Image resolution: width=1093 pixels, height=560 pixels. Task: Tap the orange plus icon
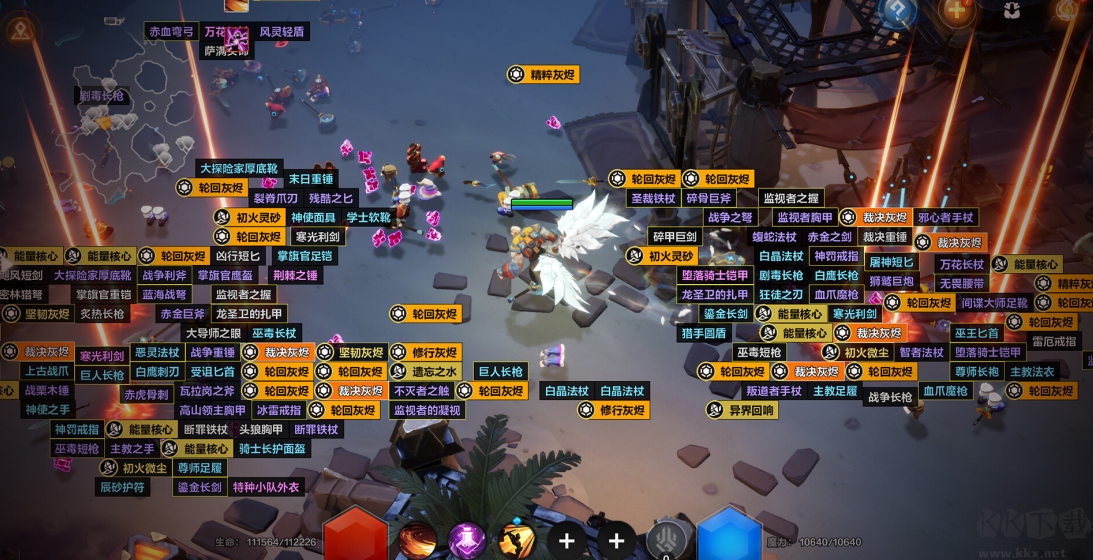point(956,11)
